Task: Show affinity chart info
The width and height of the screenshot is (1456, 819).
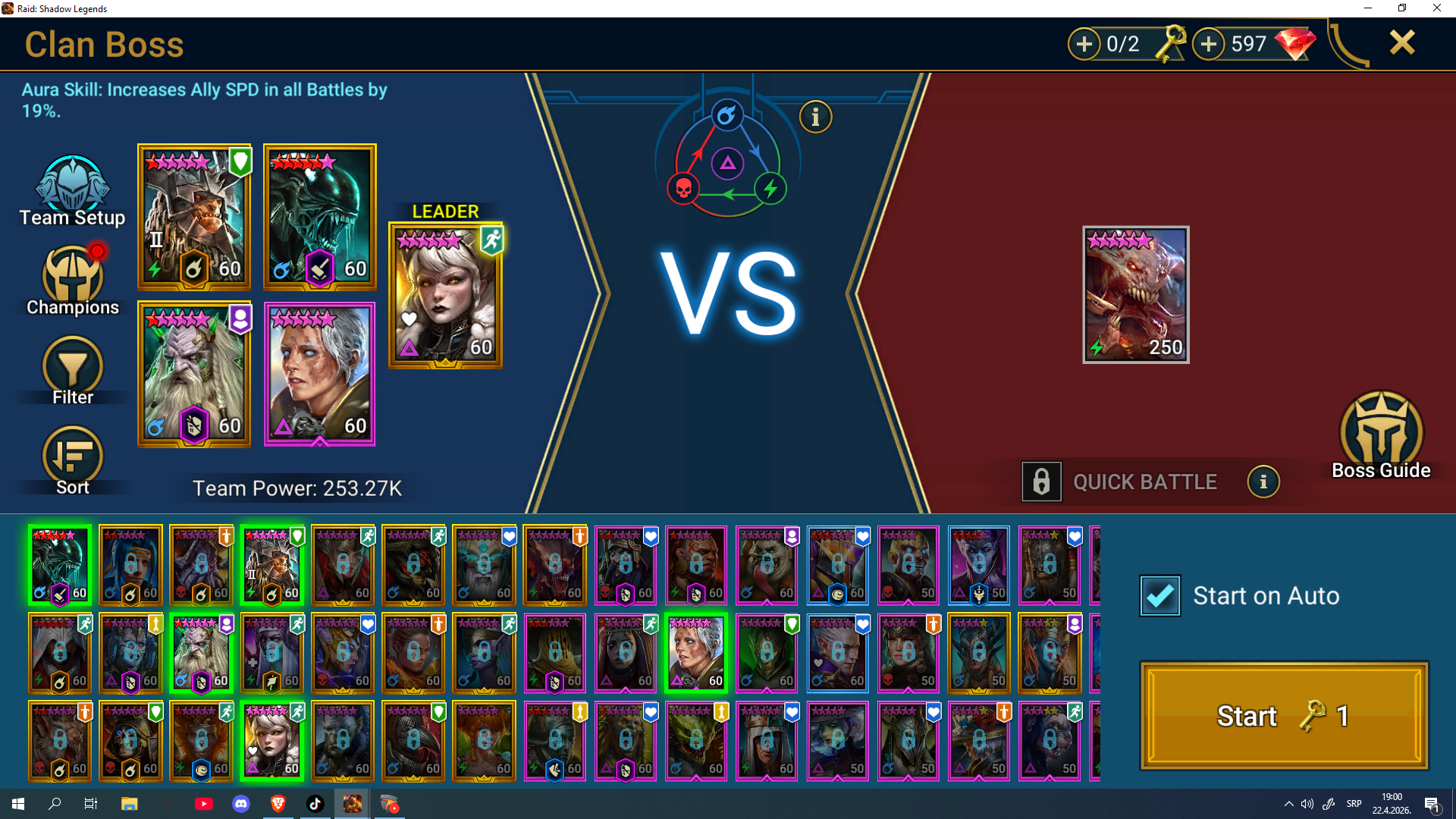Action: point(816,118)
